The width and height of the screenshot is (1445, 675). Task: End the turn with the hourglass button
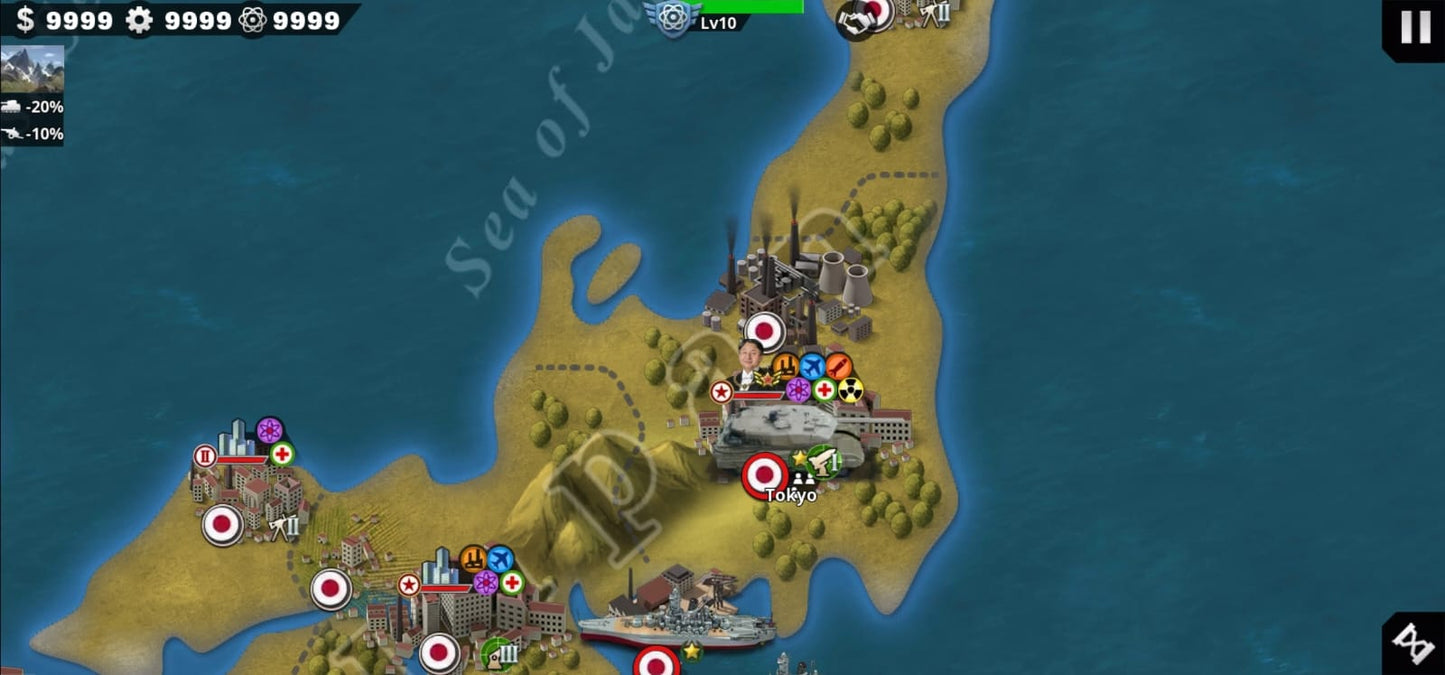[x=1414, y=644]
